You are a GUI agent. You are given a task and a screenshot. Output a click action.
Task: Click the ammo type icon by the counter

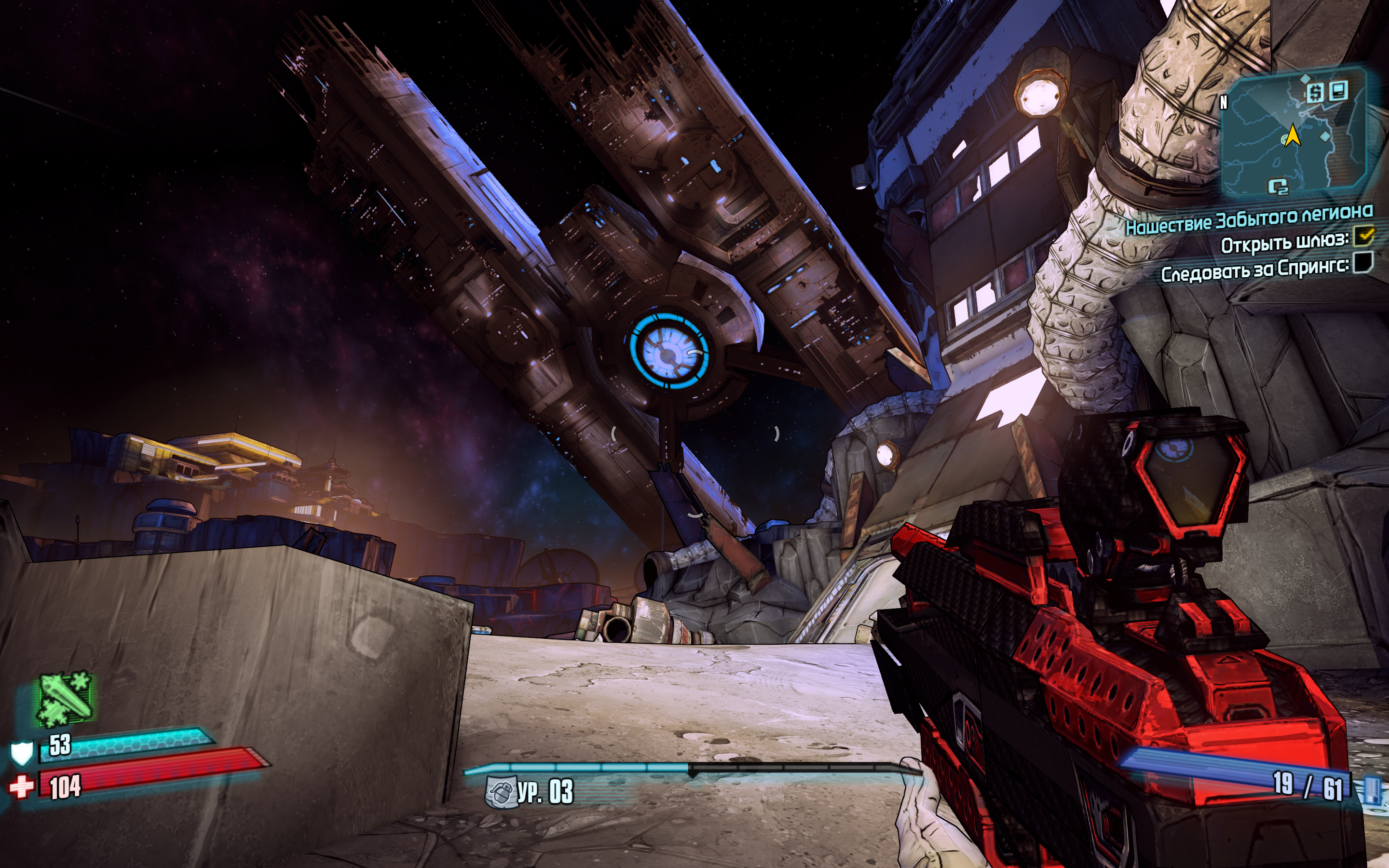click(x=1371, y=790)
